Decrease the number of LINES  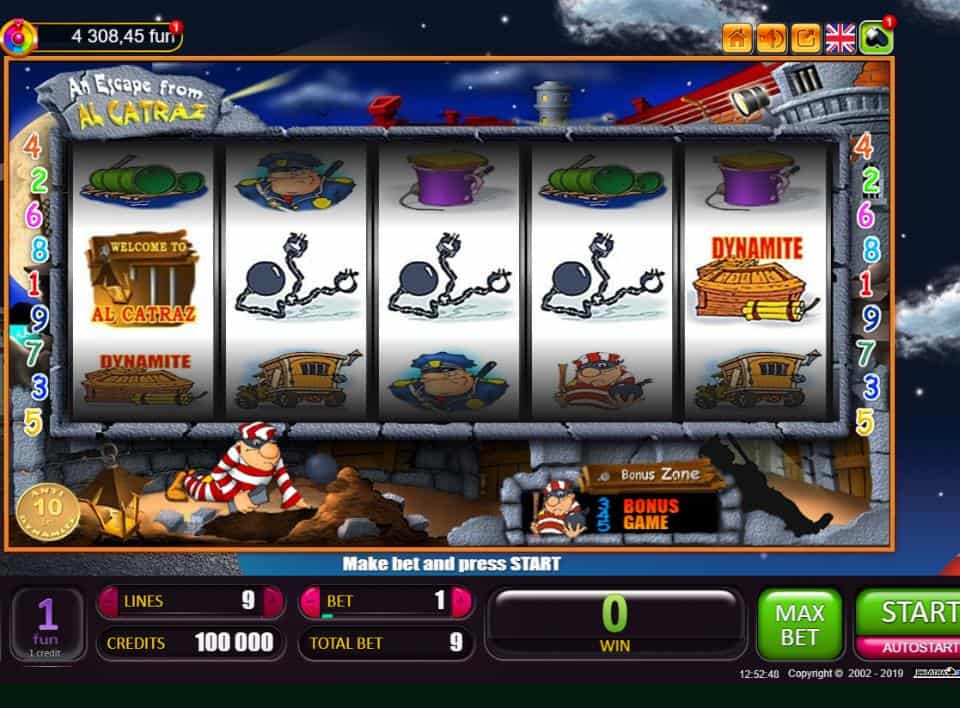(x=108, y=602)
